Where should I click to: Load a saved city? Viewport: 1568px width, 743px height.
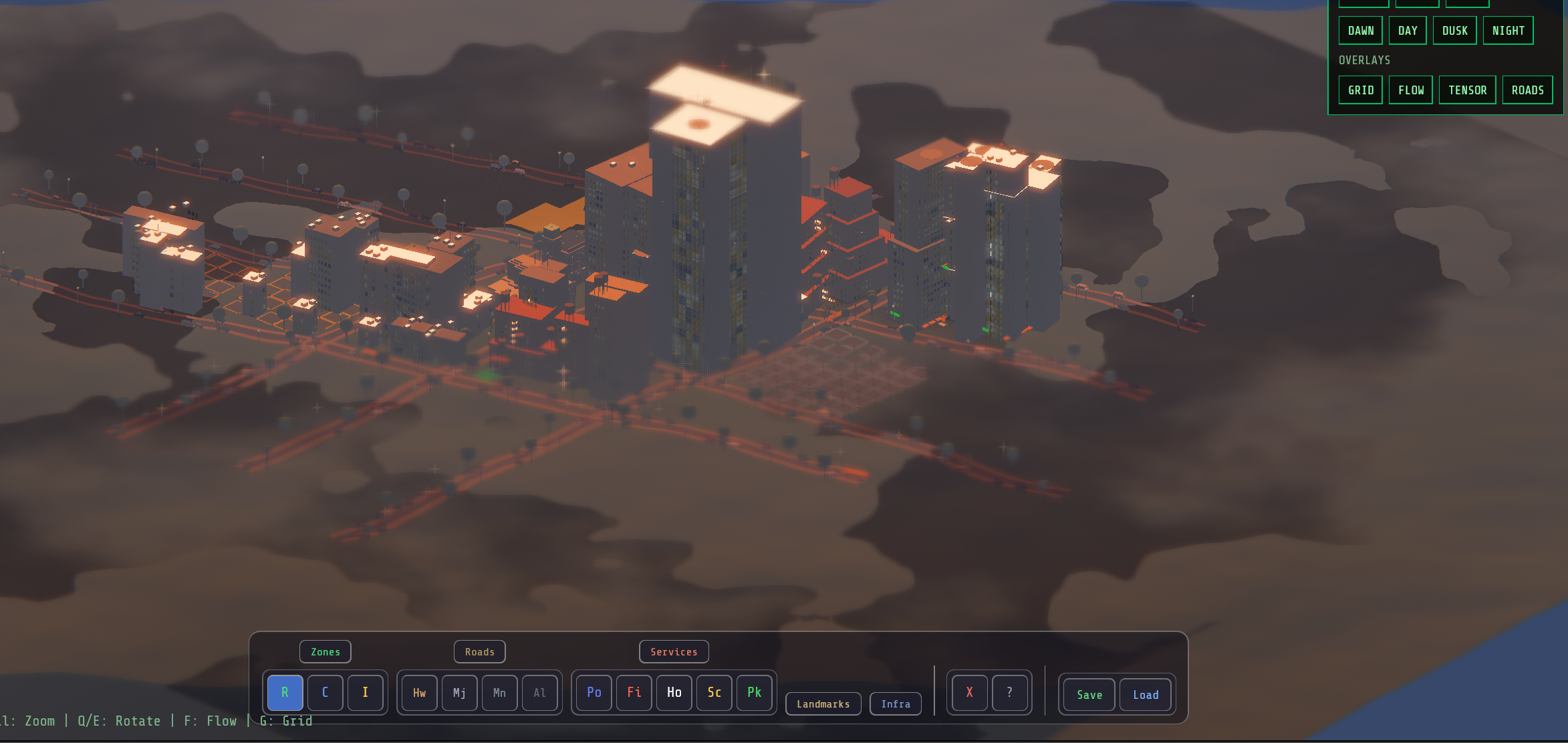[x=1146, y=695]
